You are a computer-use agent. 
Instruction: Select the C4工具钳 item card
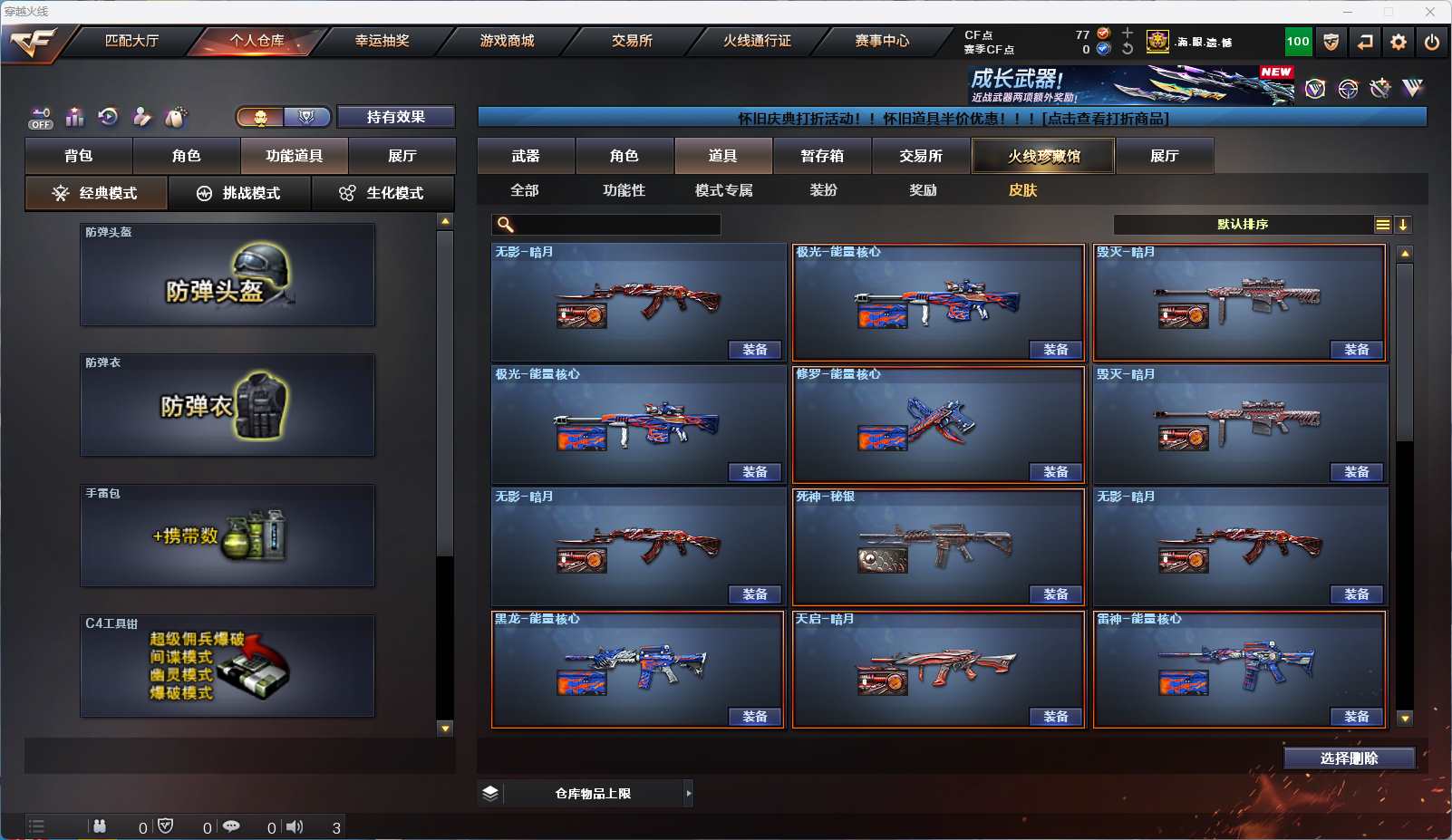[227, 666]
